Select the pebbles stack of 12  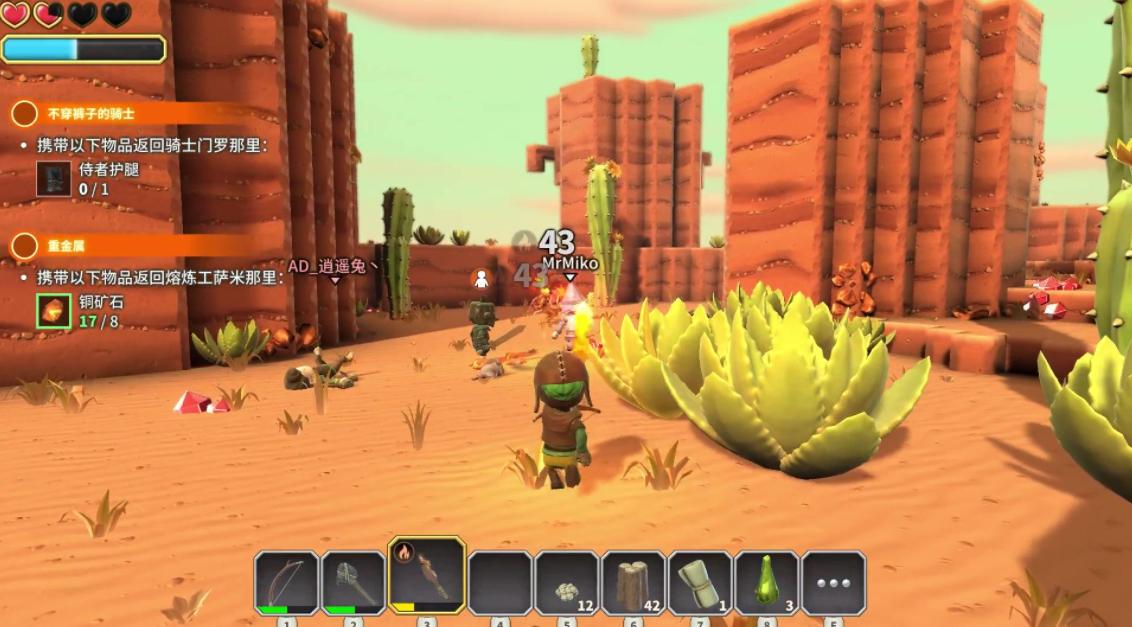coord(567,583)
